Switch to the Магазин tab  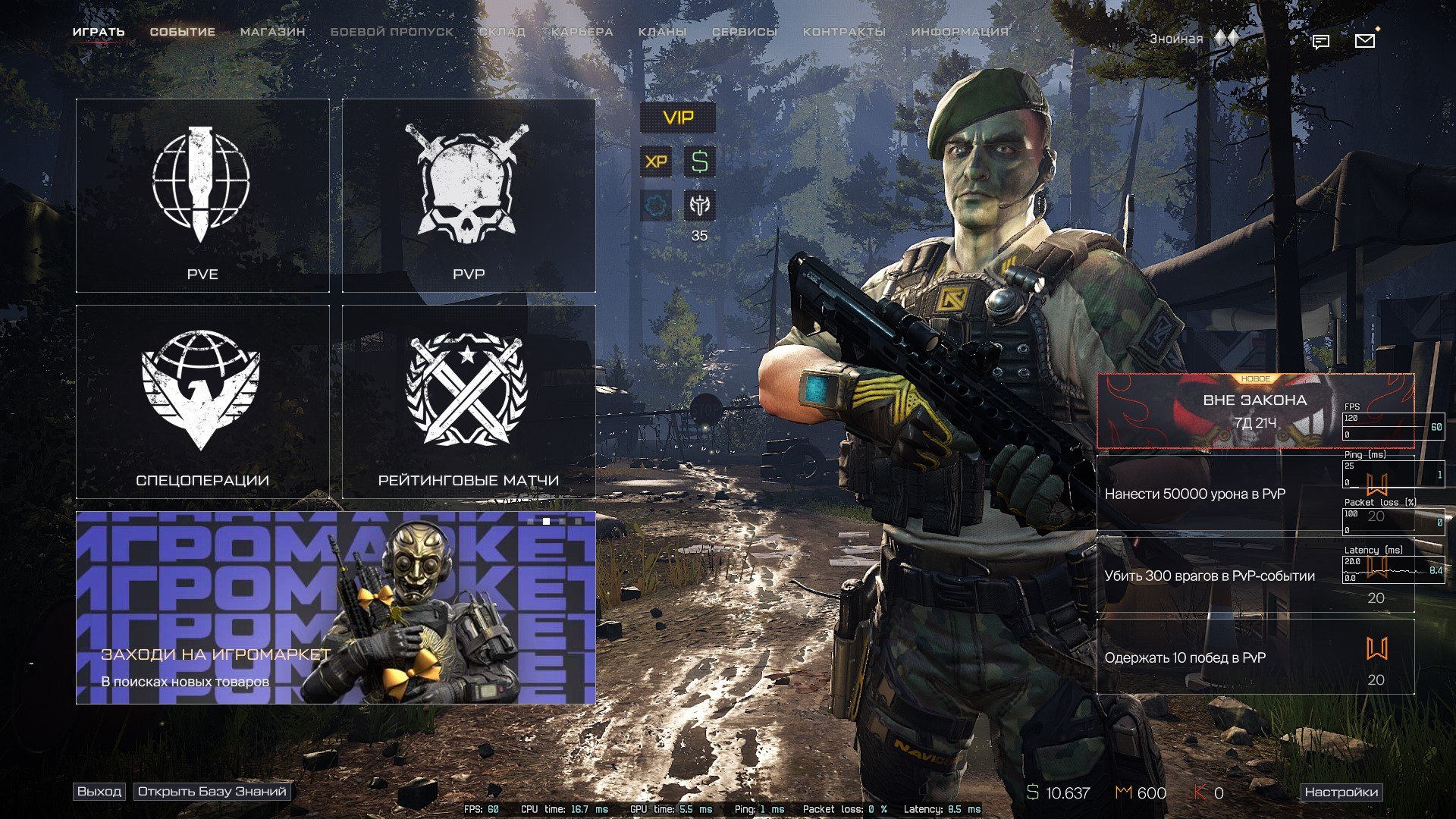click(x=272, y=32)
